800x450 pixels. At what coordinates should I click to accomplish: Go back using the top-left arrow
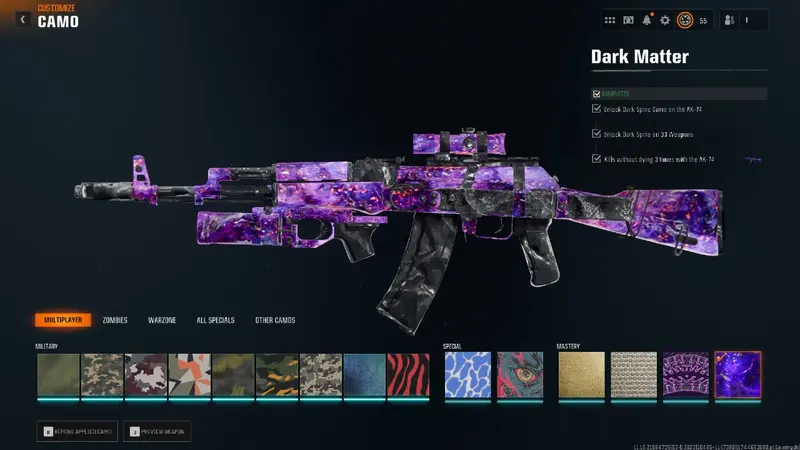(x=22, y=19)
